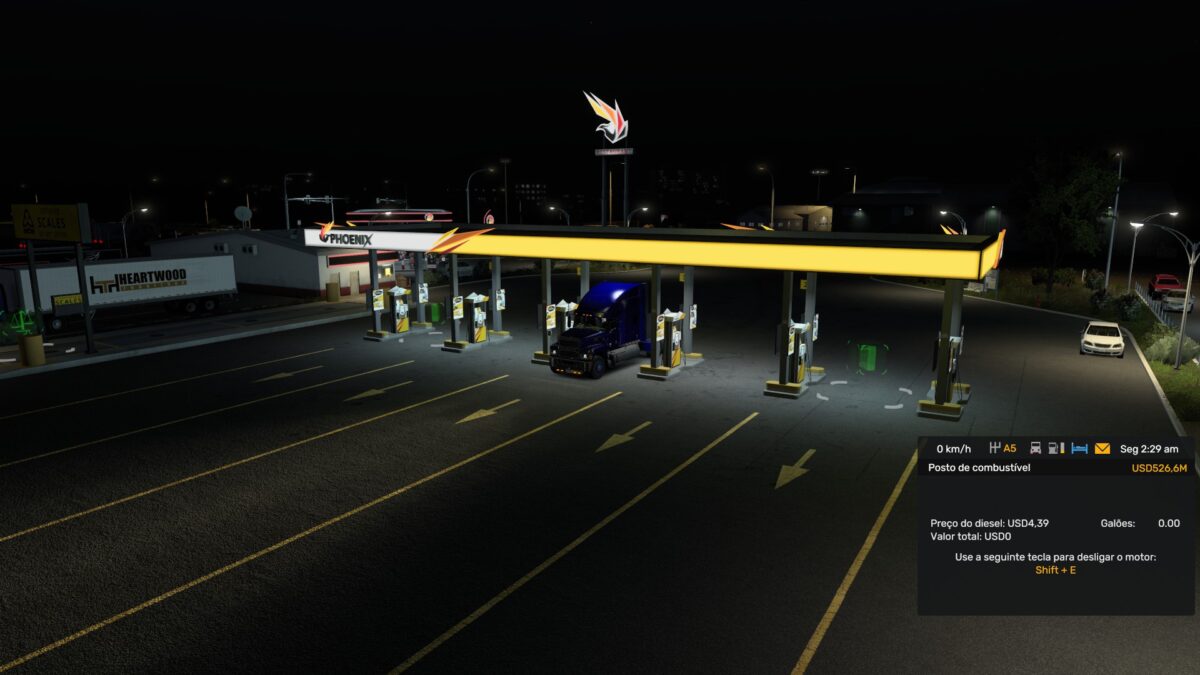Open the yellow mail envelope icon
The image size is (1200, 675).
(1102, 449)
